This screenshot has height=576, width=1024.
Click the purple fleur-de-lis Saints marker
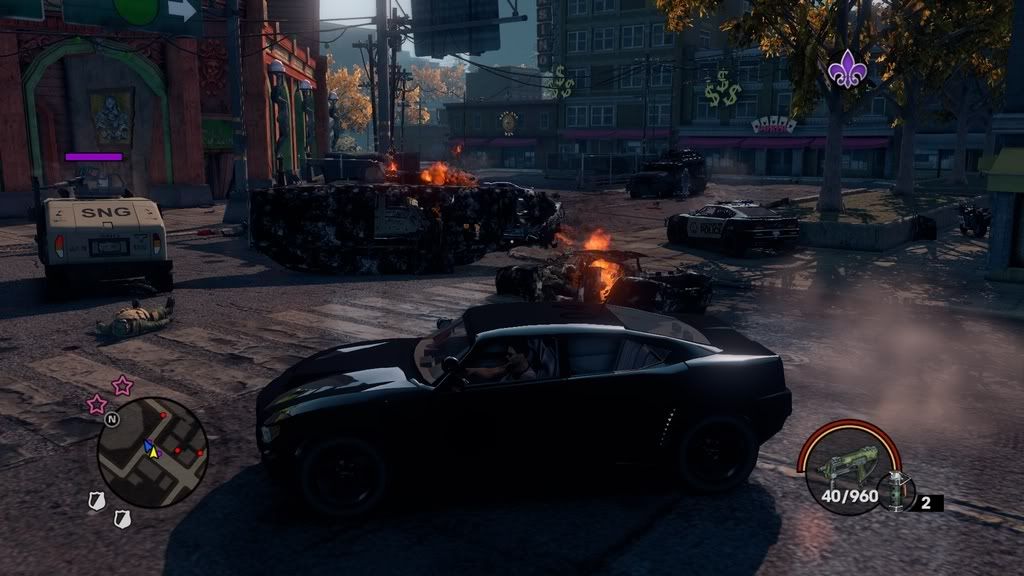(x=845, y=69)
